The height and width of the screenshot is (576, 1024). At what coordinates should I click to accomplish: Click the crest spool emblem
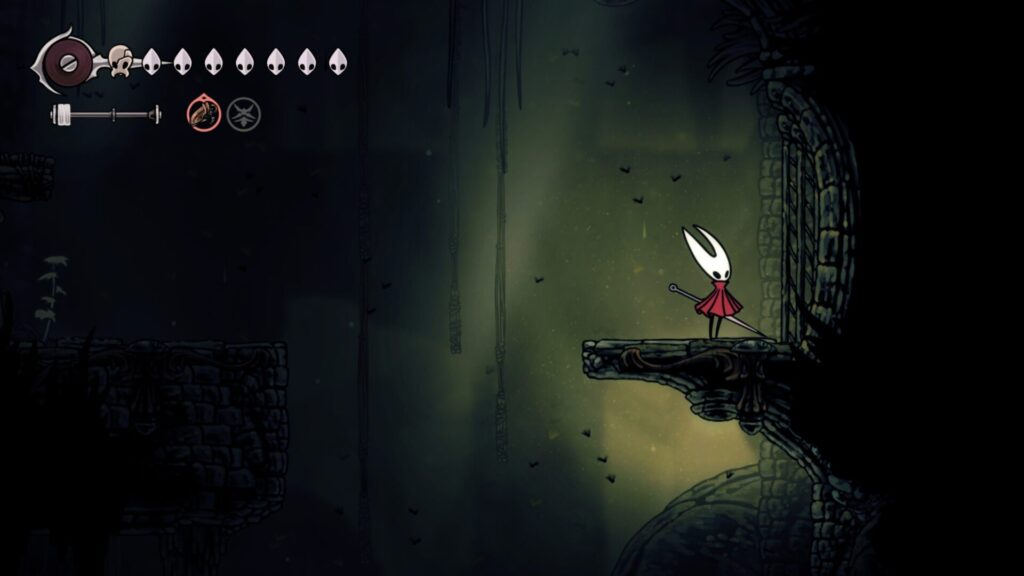click(67, 61)
